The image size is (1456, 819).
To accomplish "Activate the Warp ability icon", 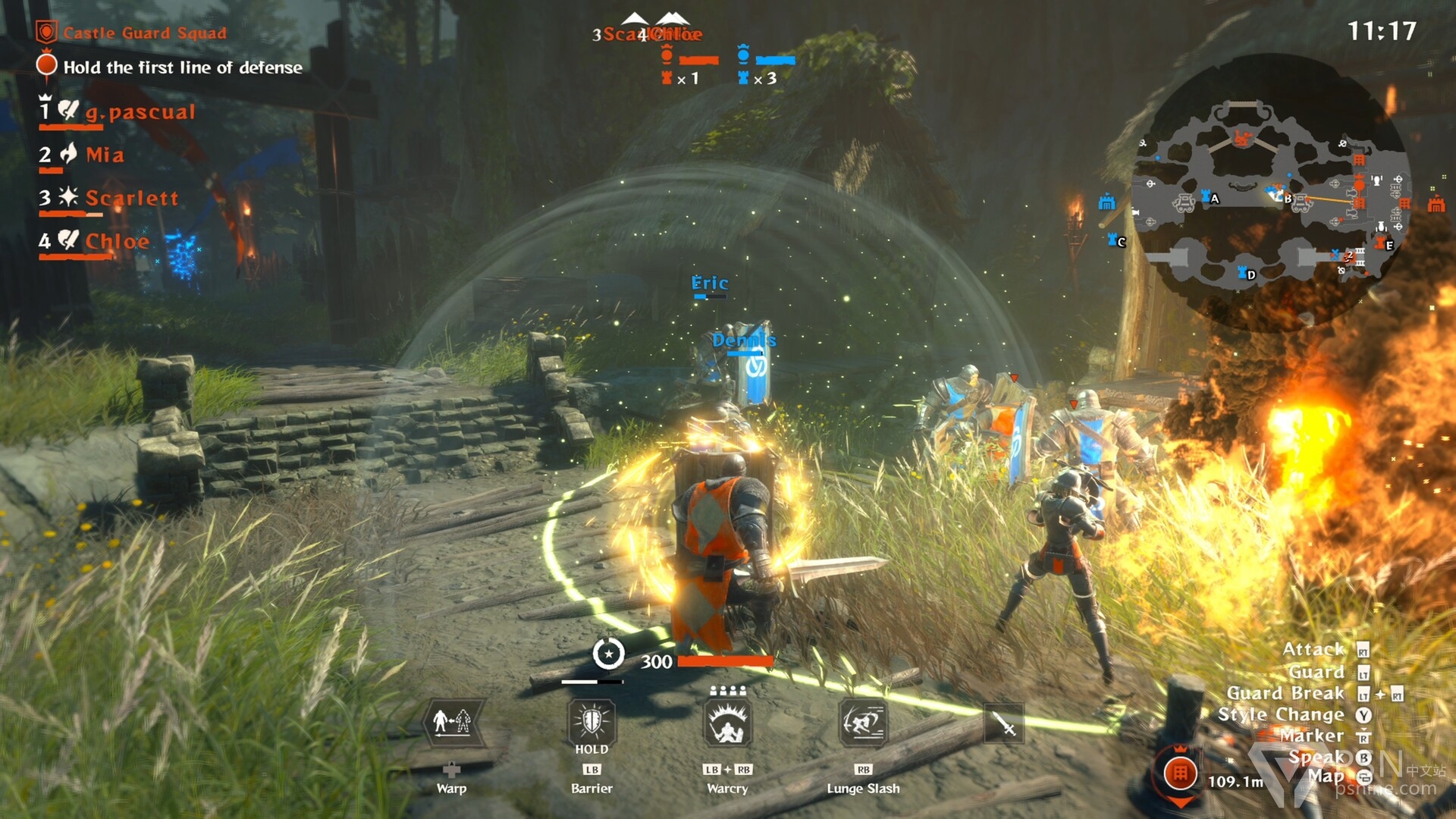I will point(451,723).
